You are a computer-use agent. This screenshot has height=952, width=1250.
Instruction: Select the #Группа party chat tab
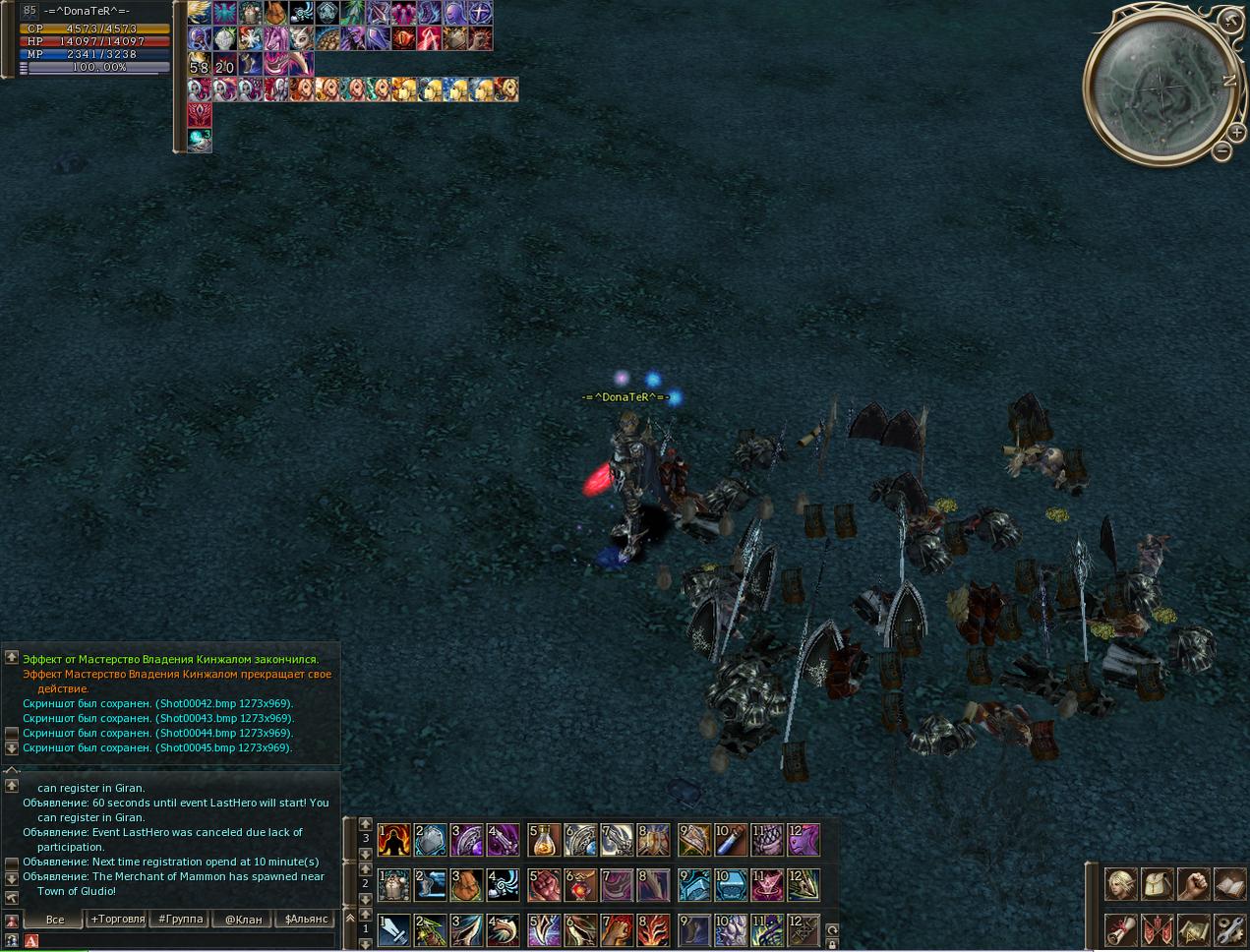[x=181, y=920]
